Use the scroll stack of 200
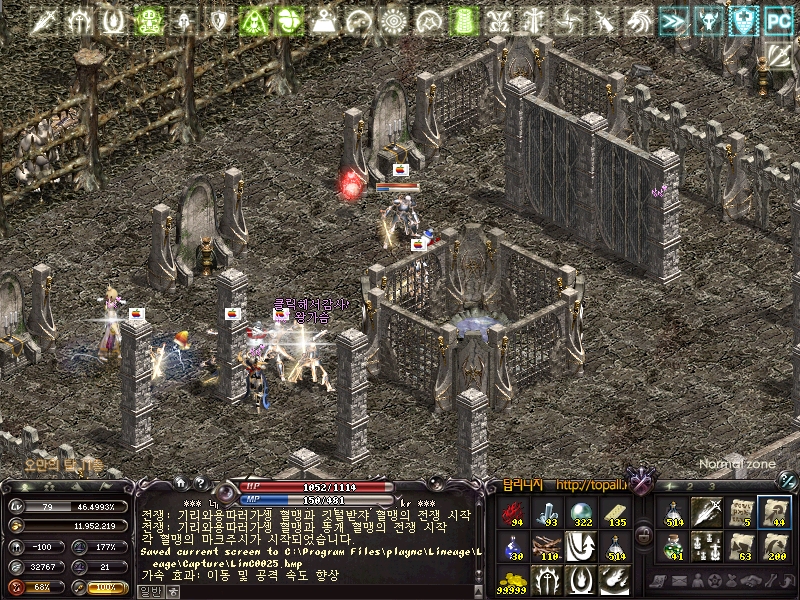The width and height of the screenshot is (800, 600). (x=773, y=546)
